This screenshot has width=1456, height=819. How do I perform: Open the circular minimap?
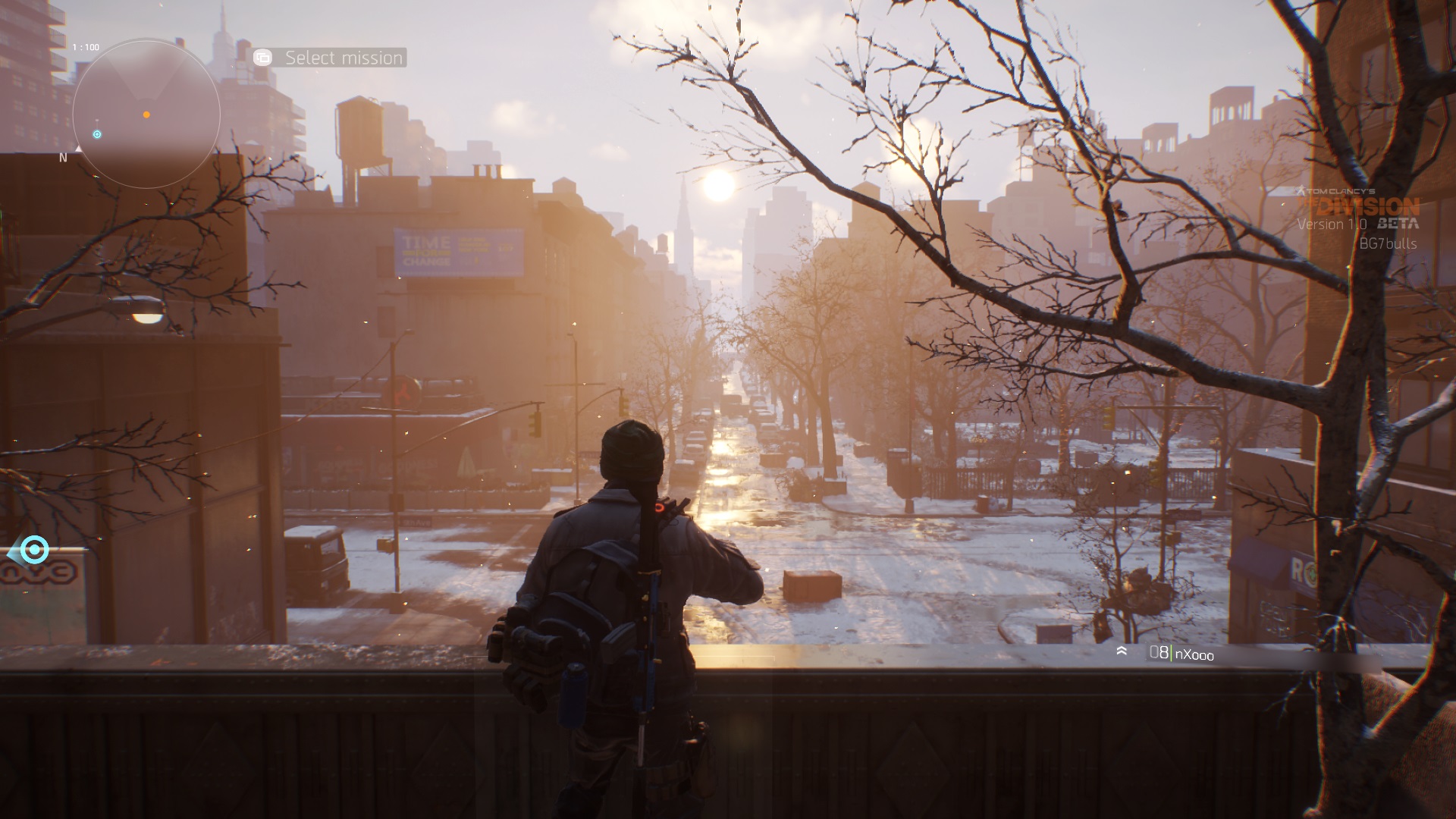pos(146,114)
